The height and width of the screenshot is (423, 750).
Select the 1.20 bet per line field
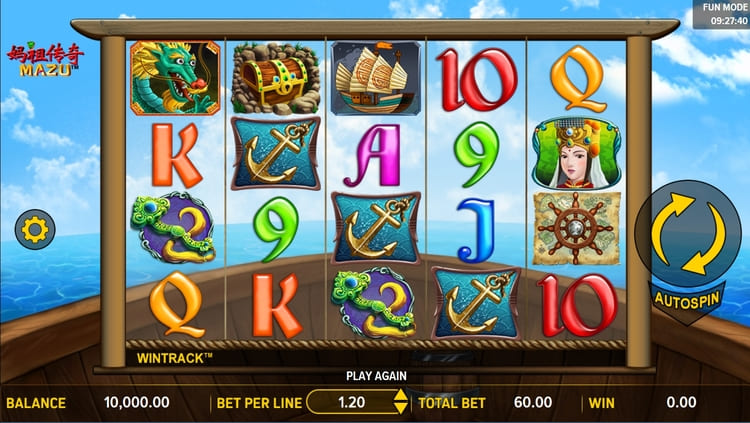click(352, 403)
